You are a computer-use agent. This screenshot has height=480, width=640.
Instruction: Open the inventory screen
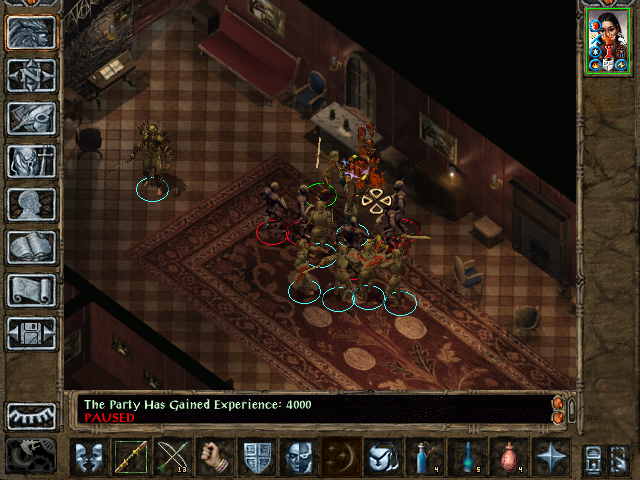point(31,161)
